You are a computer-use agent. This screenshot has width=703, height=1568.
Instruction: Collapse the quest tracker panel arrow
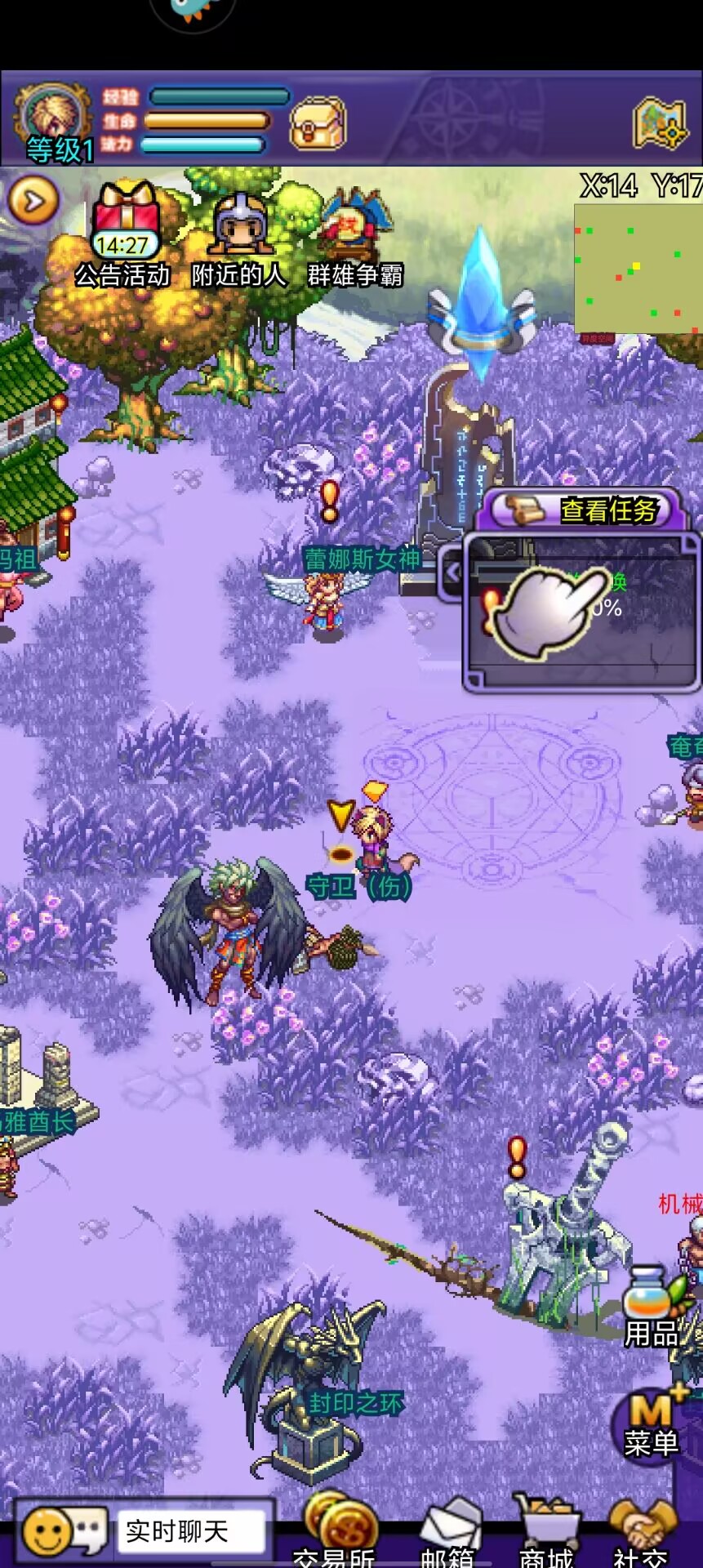[x=452, y=573]
